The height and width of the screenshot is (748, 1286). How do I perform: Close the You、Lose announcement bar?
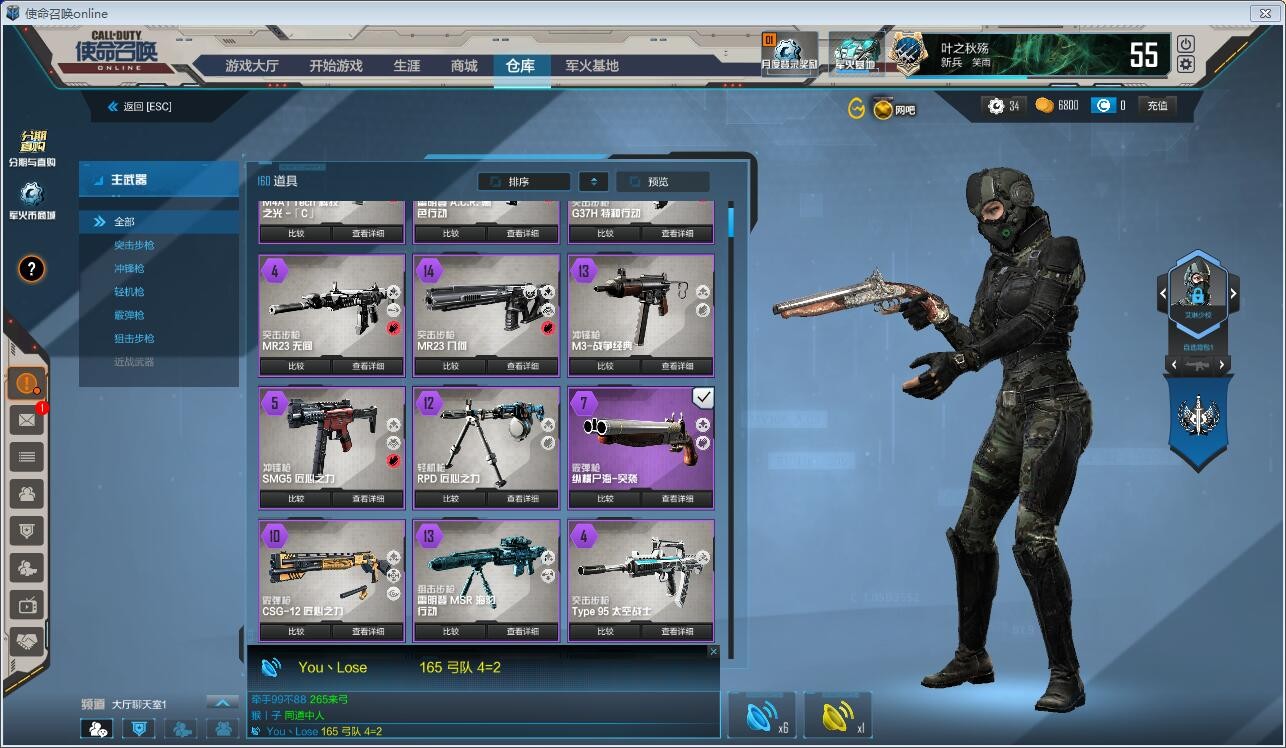pyautogui.click(x=713, y=651)
